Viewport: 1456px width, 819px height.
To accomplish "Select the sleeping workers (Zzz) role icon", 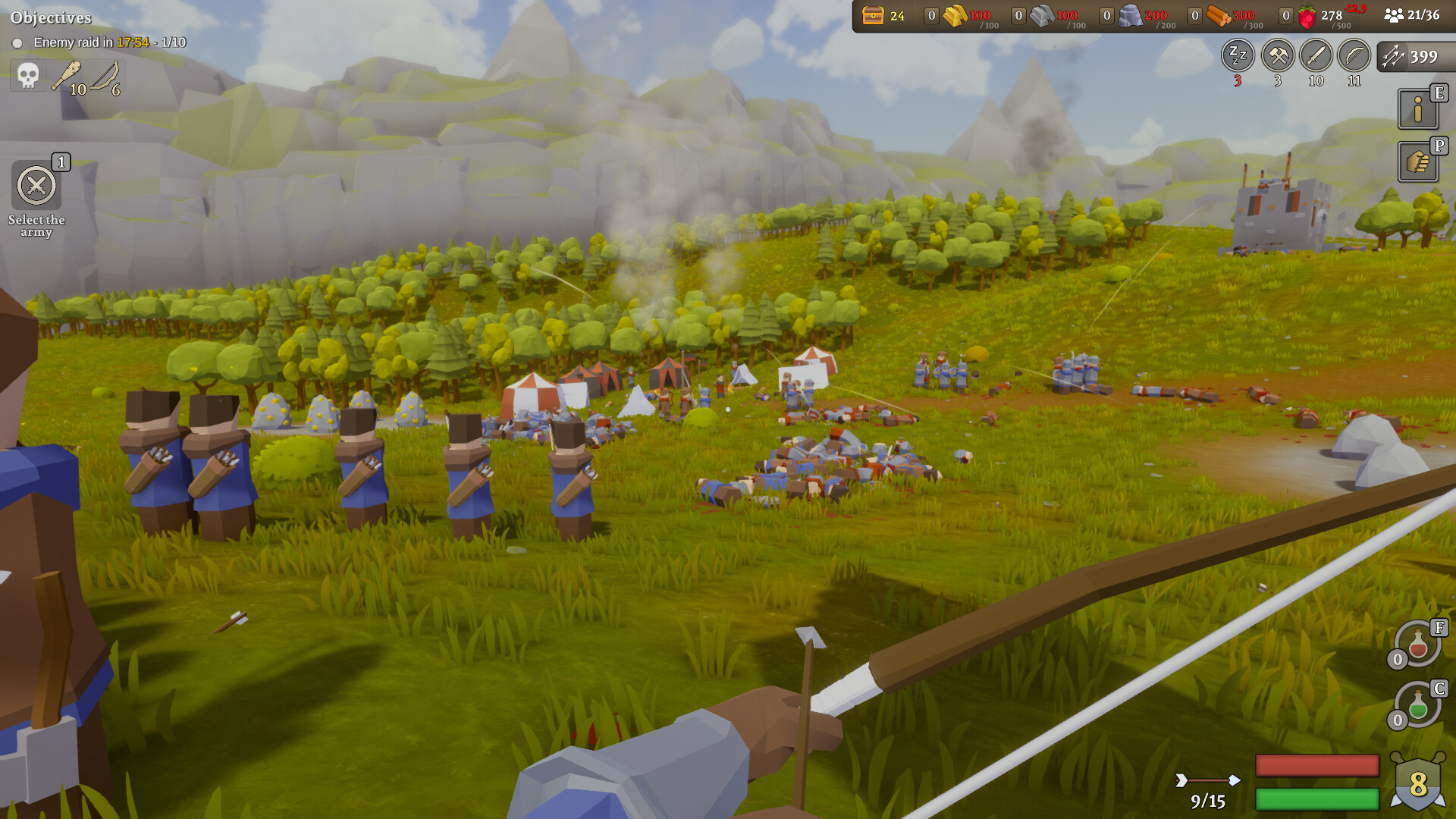I will click(x=1238, y=56).
